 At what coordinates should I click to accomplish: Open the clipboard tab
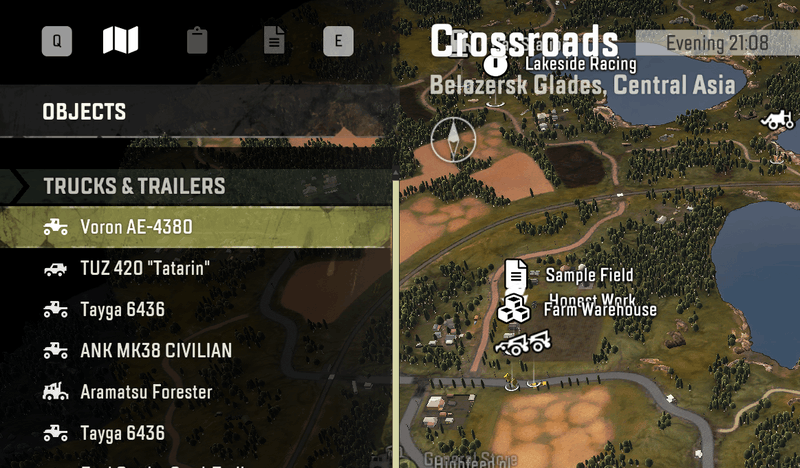point(197,41)
